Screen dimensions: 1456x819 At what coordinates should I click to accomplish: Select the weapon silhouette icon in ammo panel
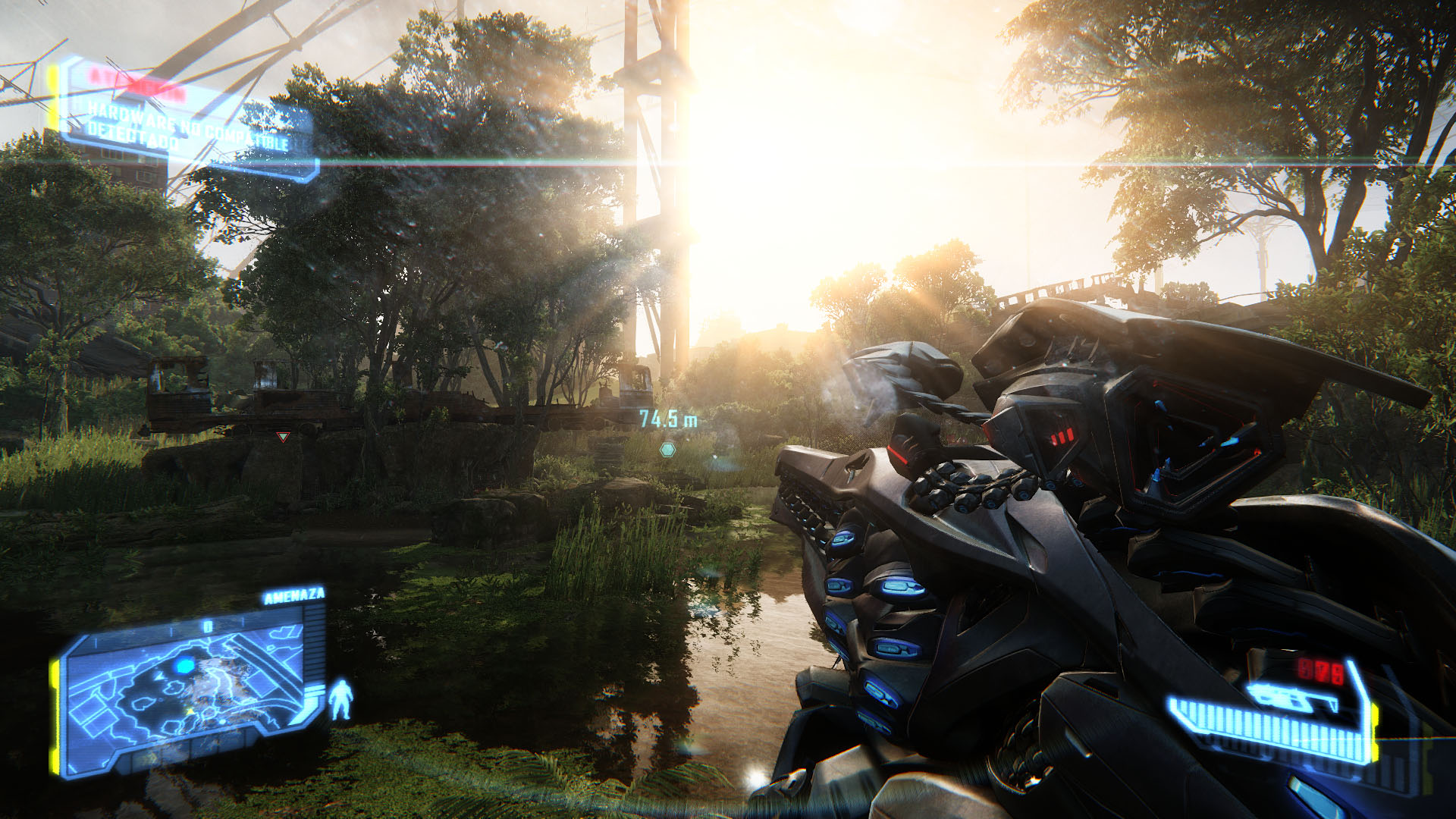coord(1291,695)
